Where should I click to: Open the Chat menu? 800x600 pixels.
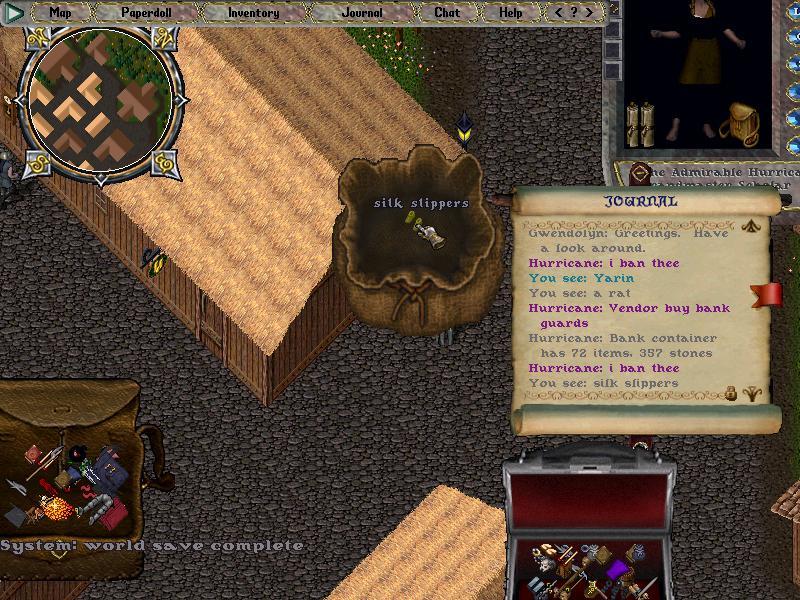pyautogui.click(x=447, y=13)
